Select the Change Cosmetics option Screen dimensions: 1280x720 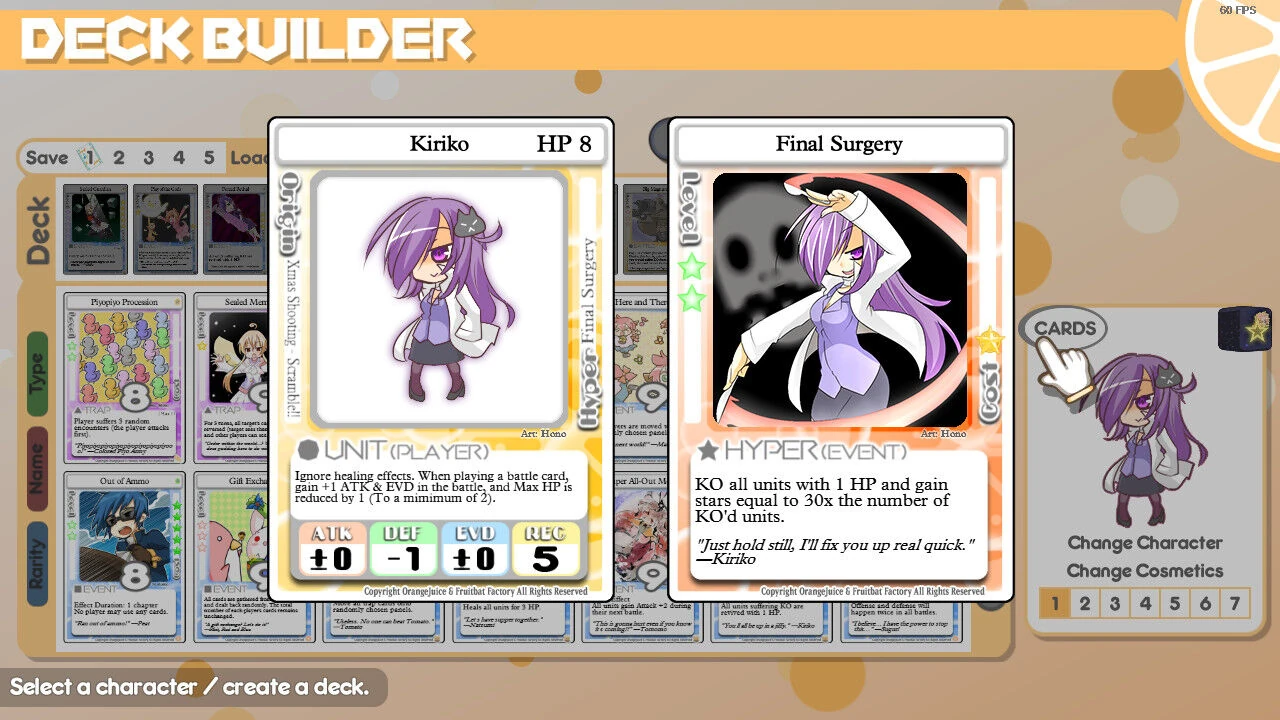pyautogui.click(x=1144, y=571)
